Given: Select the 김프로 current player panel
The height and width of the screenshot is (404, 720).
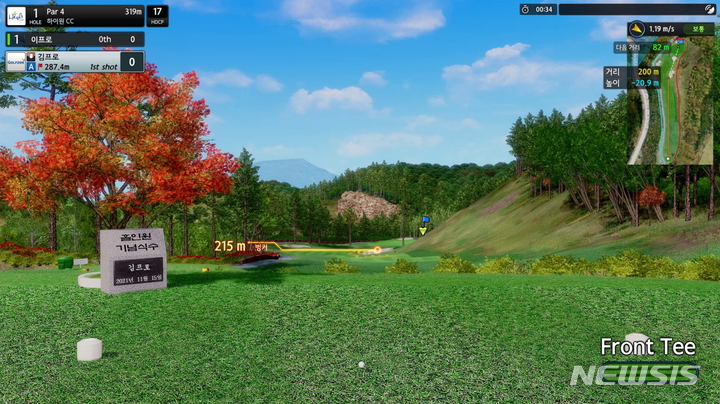Looking at the screenshot, I should coord(74,62).
